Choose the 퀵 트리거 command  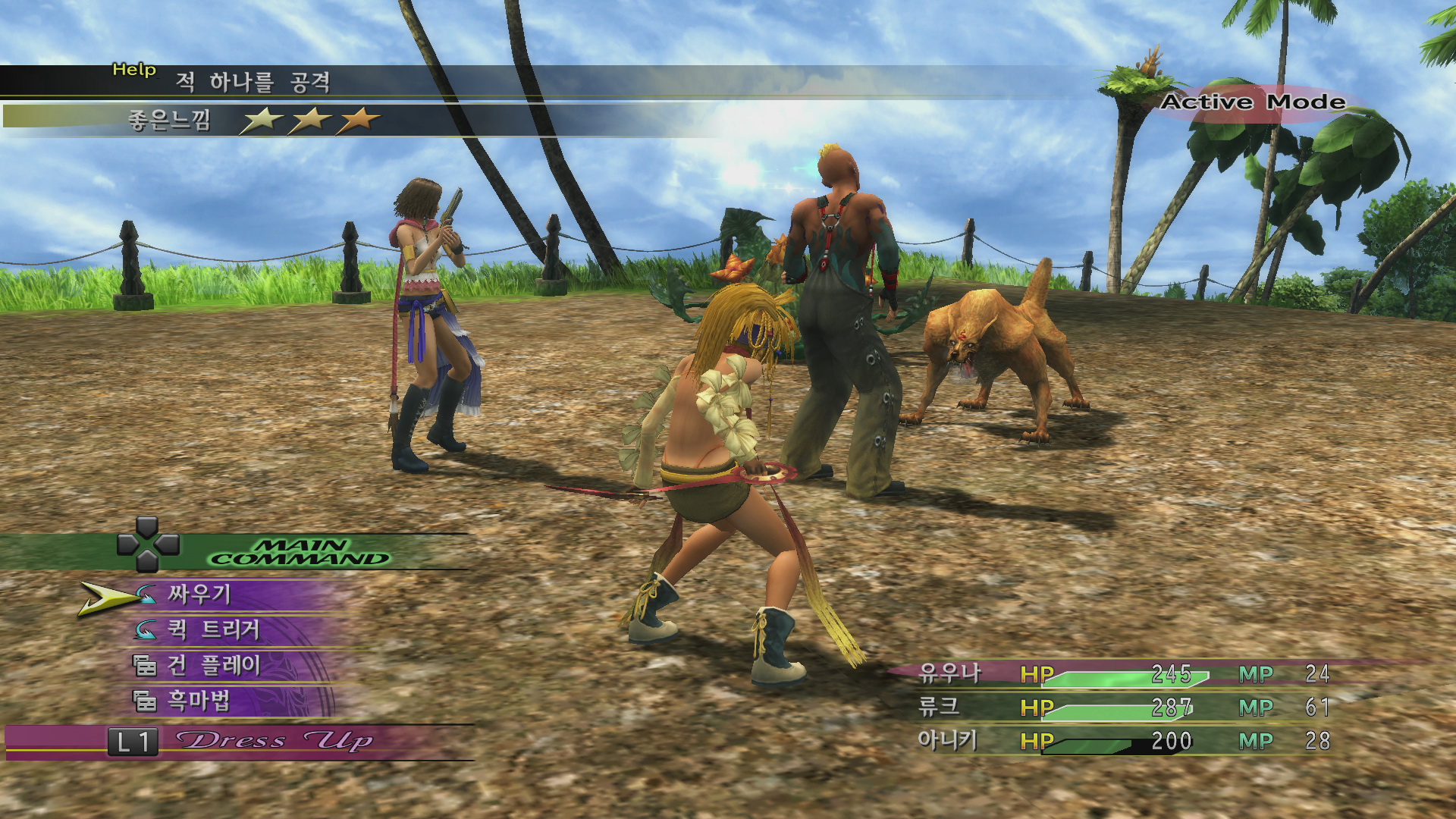(214, 629)
